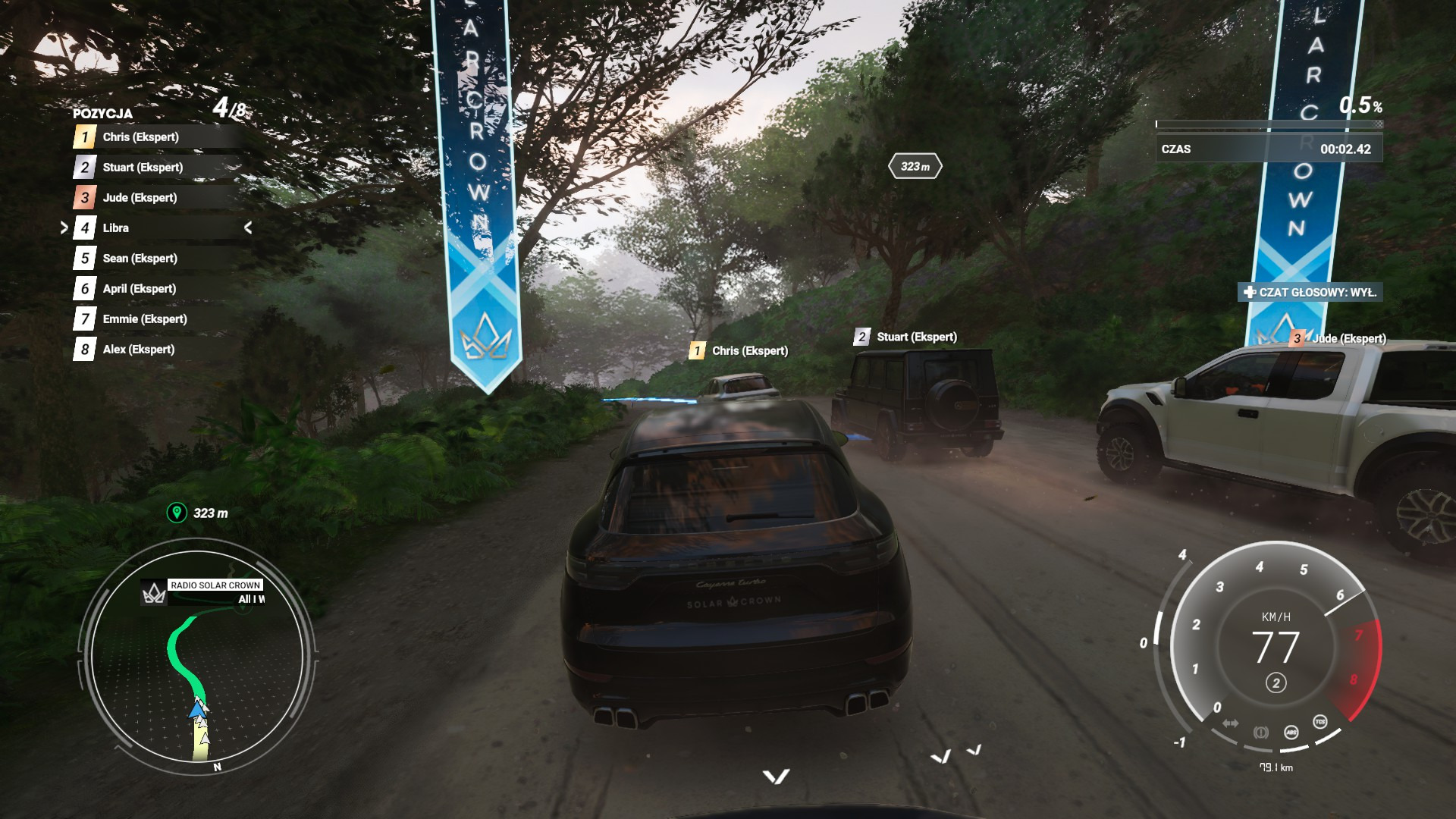Toggle the Czat głosowy voice chat indicator
Viewport: 1456px width, 819px height.
tap(1310, 293)
